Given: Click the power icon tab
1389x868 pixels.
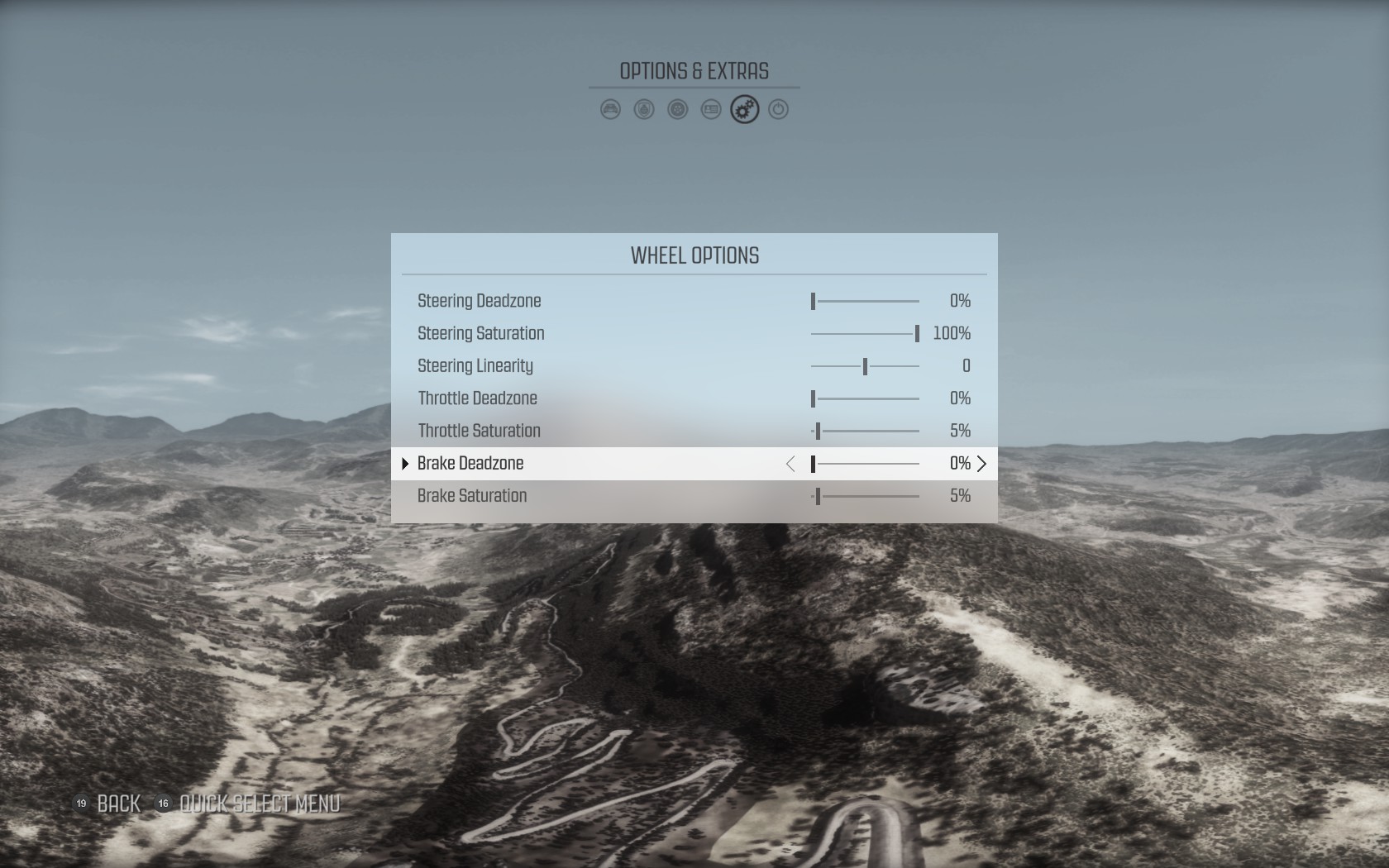Looking at the screenshot, I should (x=779, y=109).
